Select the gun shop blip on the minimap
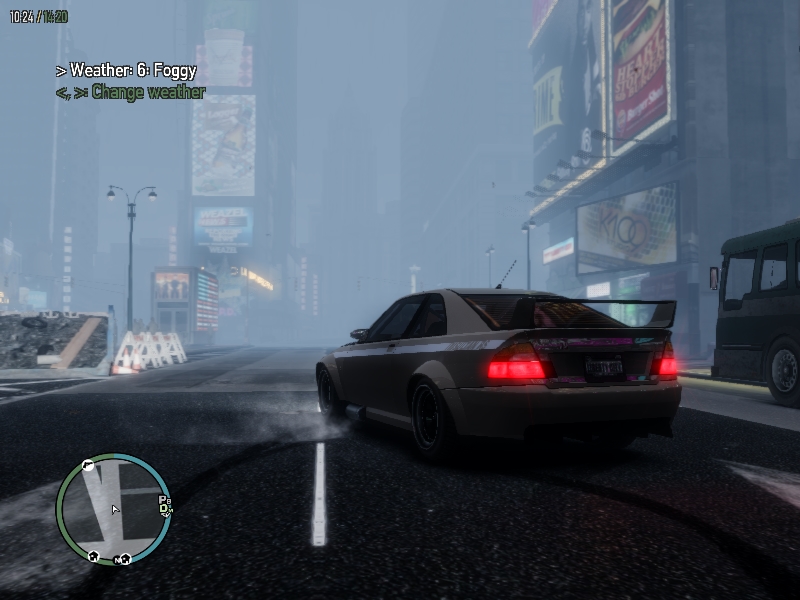This screenshot has width=800, height=600. (x=88, y=466)
